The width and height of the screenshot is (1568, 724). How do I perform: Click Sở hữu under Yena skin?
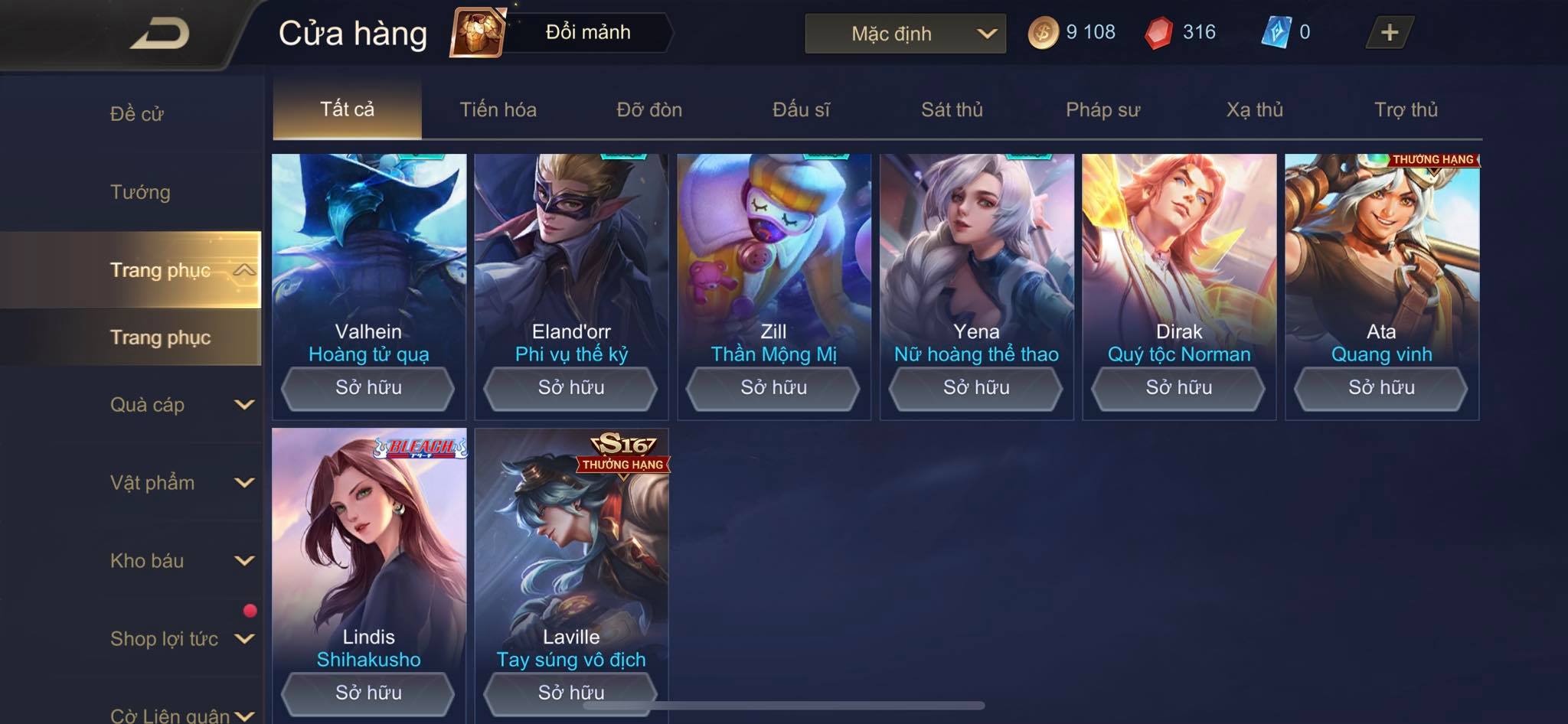(976, 388)
